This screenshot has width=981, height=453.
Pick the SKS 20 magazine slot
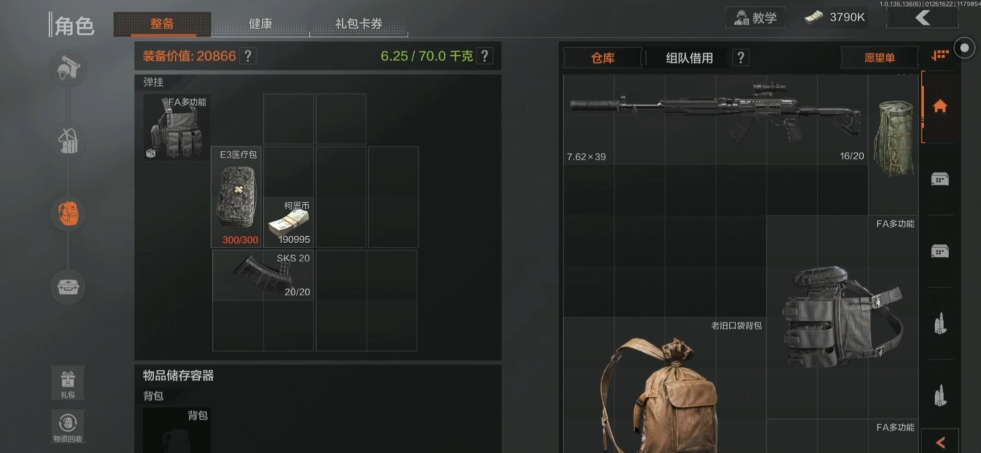(x=263, y=274)
